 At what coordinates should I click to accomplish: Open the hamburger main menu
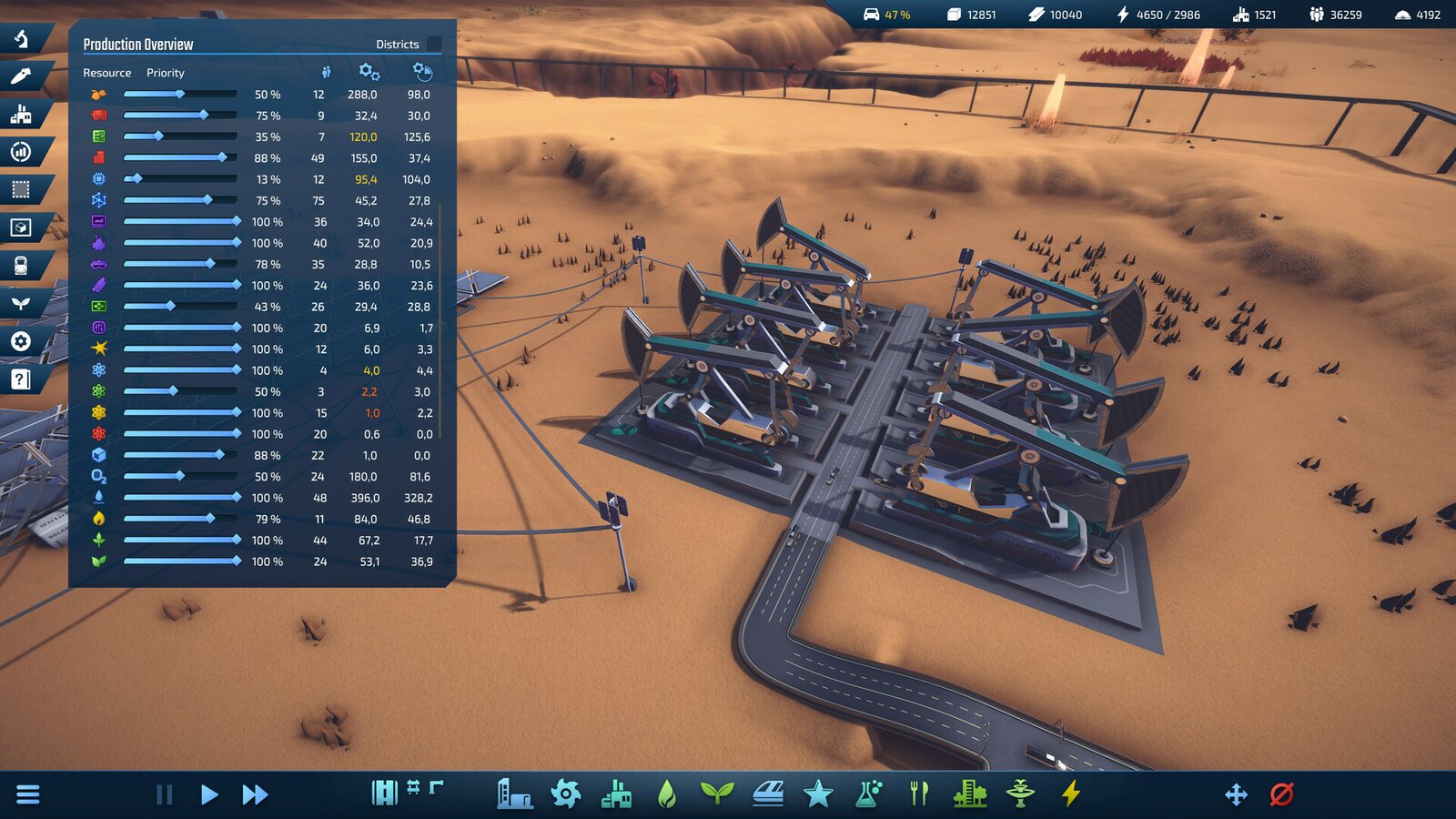[x=28, y=794]
